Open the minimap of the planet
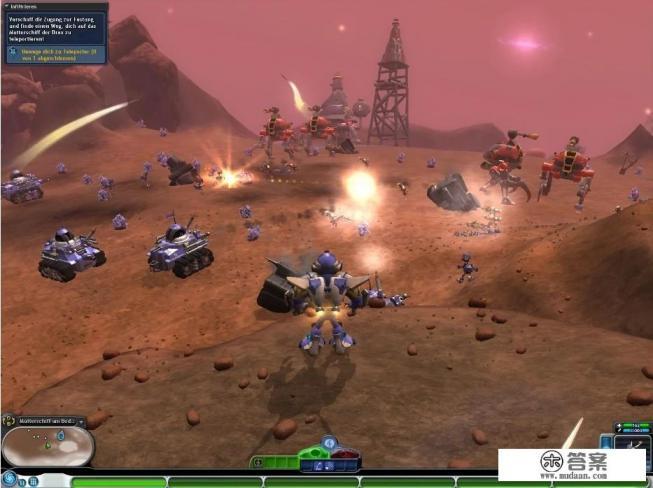 47,447
